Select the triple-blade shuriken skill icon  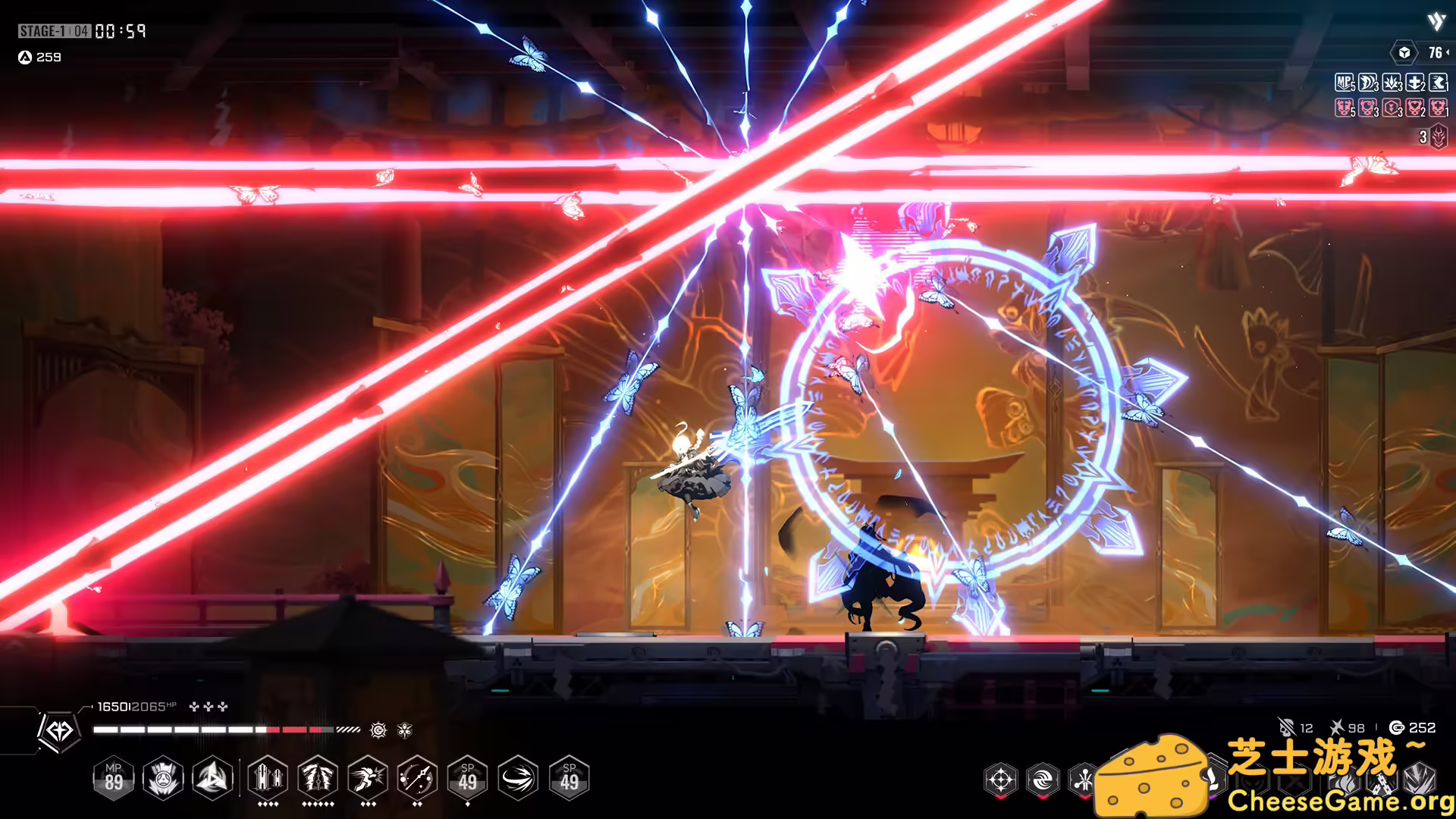pyautogui.click(x=215, y=779)
